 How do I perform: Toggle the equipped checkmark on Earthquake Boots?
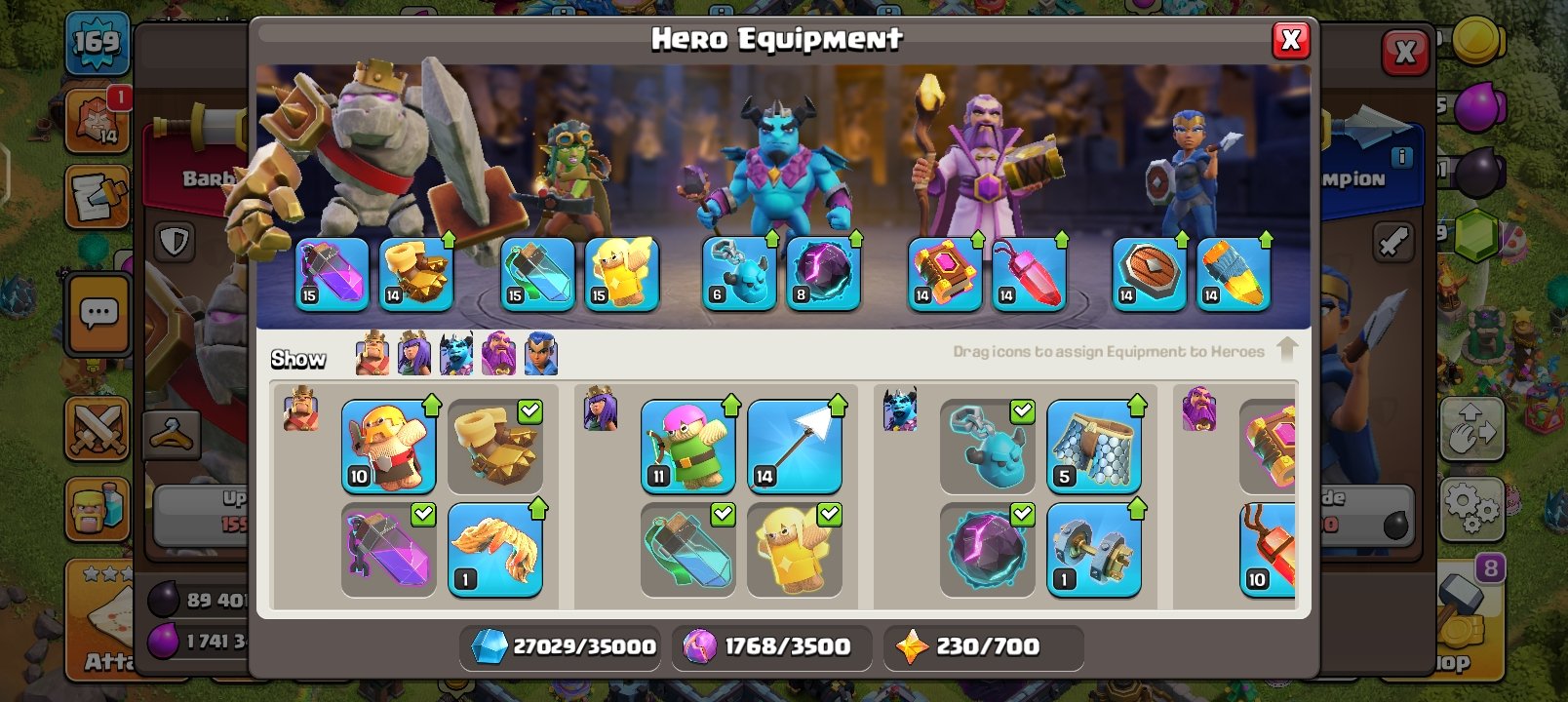click(529, 413)
